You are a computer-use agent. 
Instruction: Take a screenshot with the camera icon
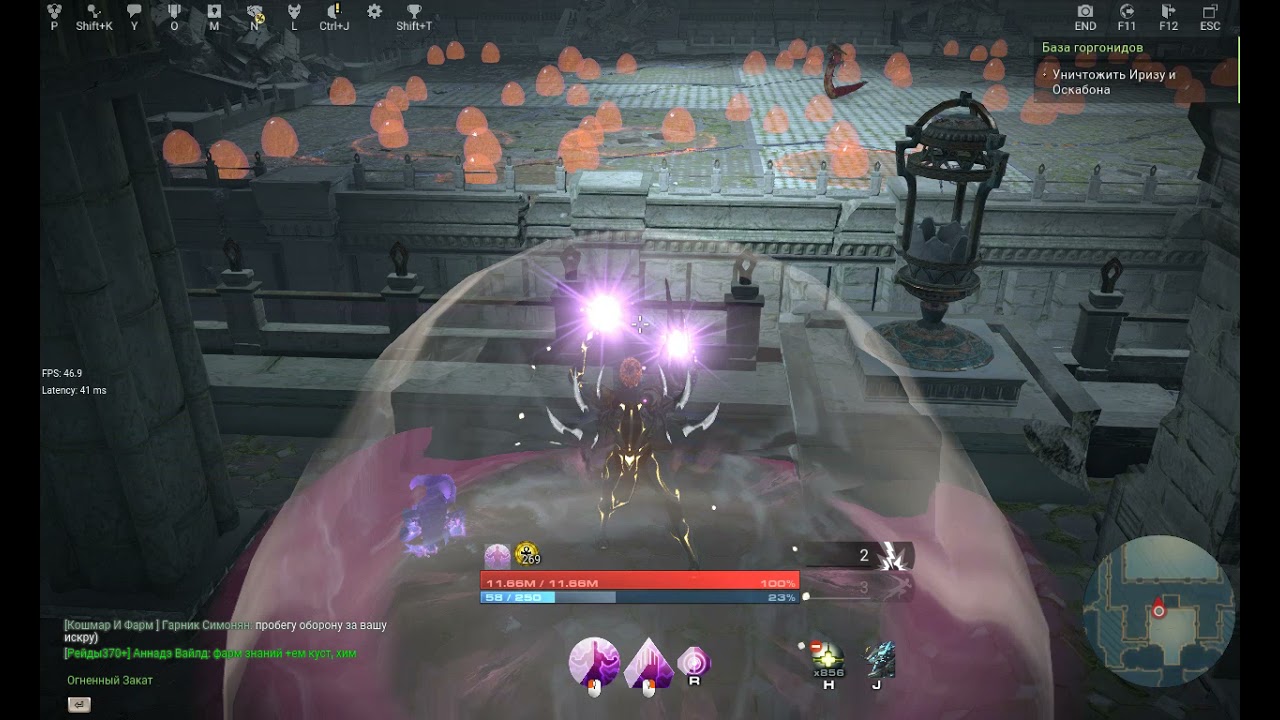(1085, 12)
